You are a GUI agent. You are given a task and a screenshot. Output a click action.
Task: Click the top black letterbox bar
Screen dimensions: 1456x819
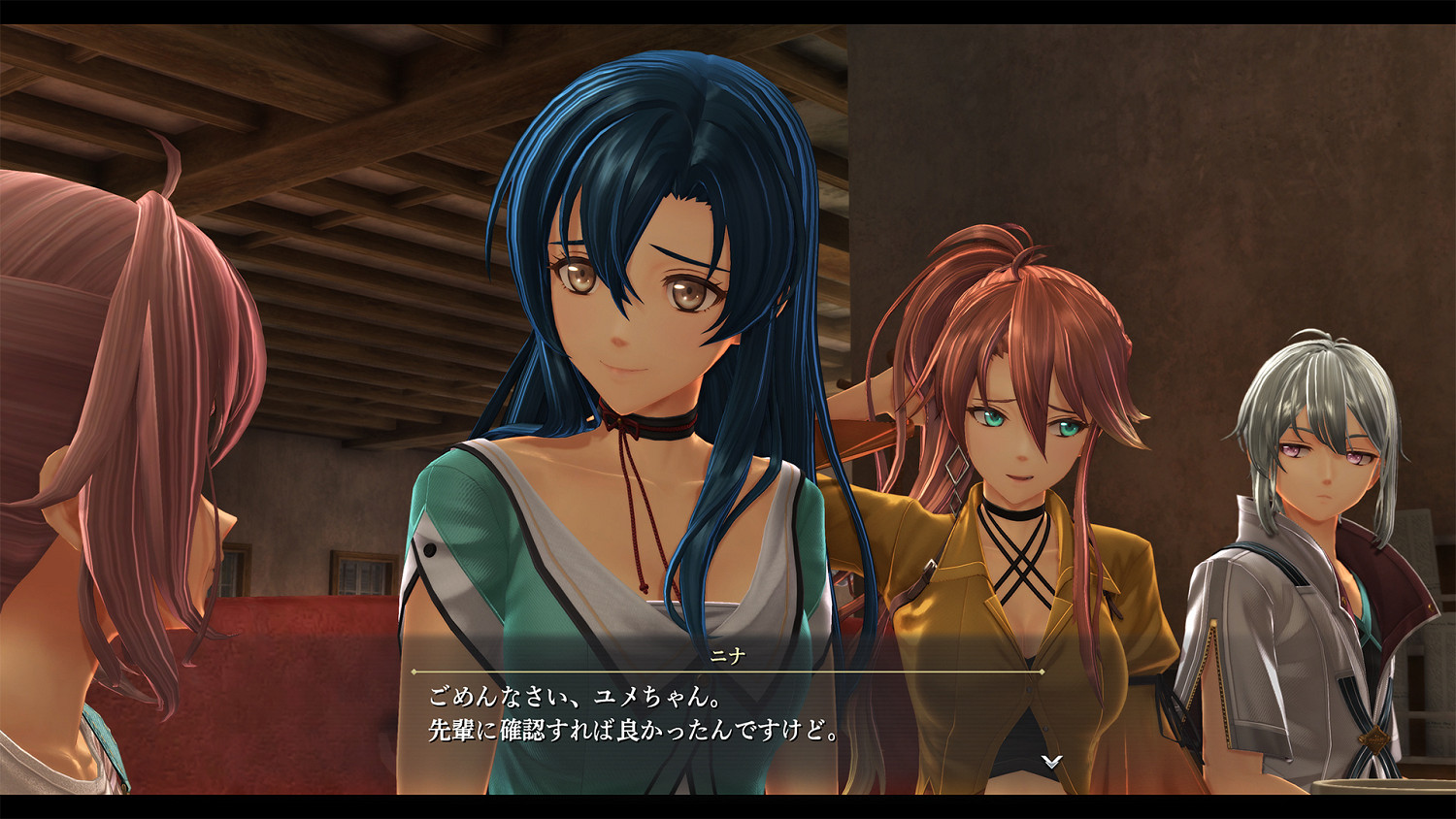[728, 10]
